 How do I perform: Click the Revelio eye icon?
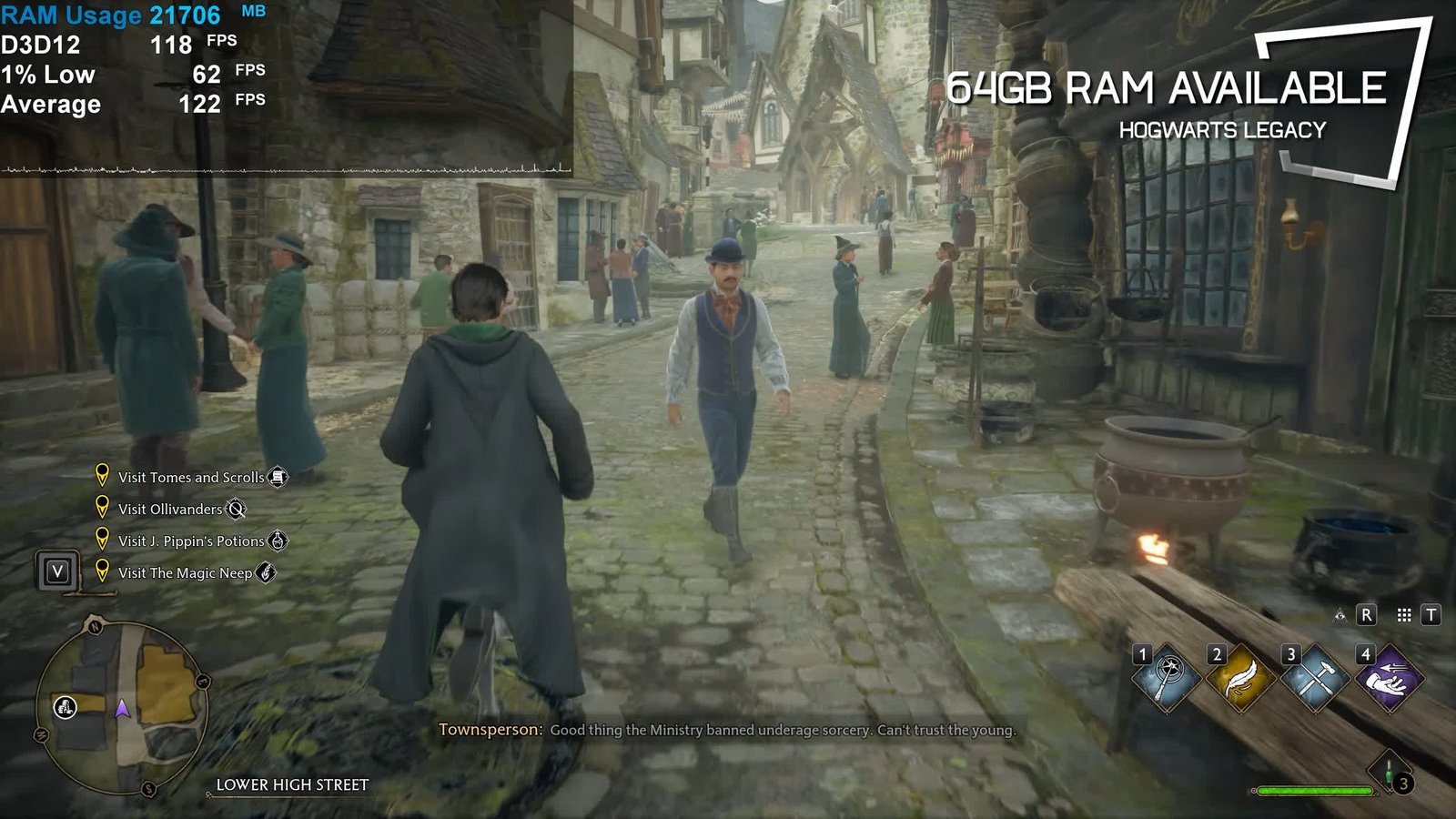1340,616
